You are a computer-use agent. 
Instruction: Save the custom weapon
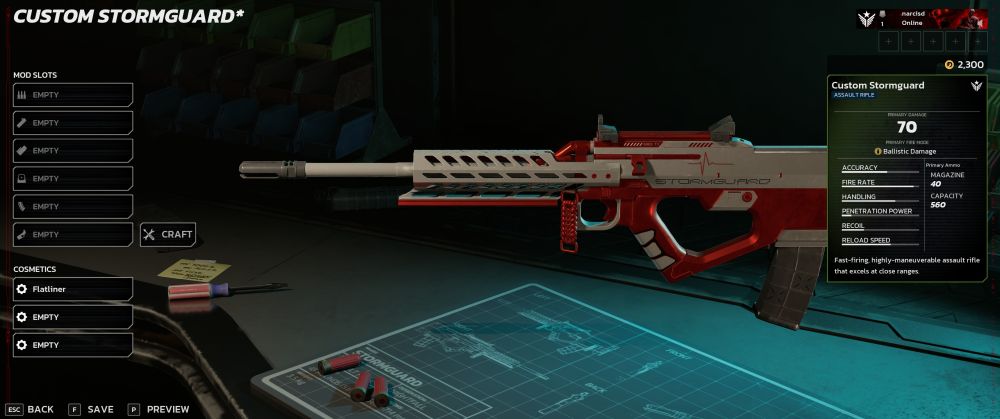coord(91,409)
